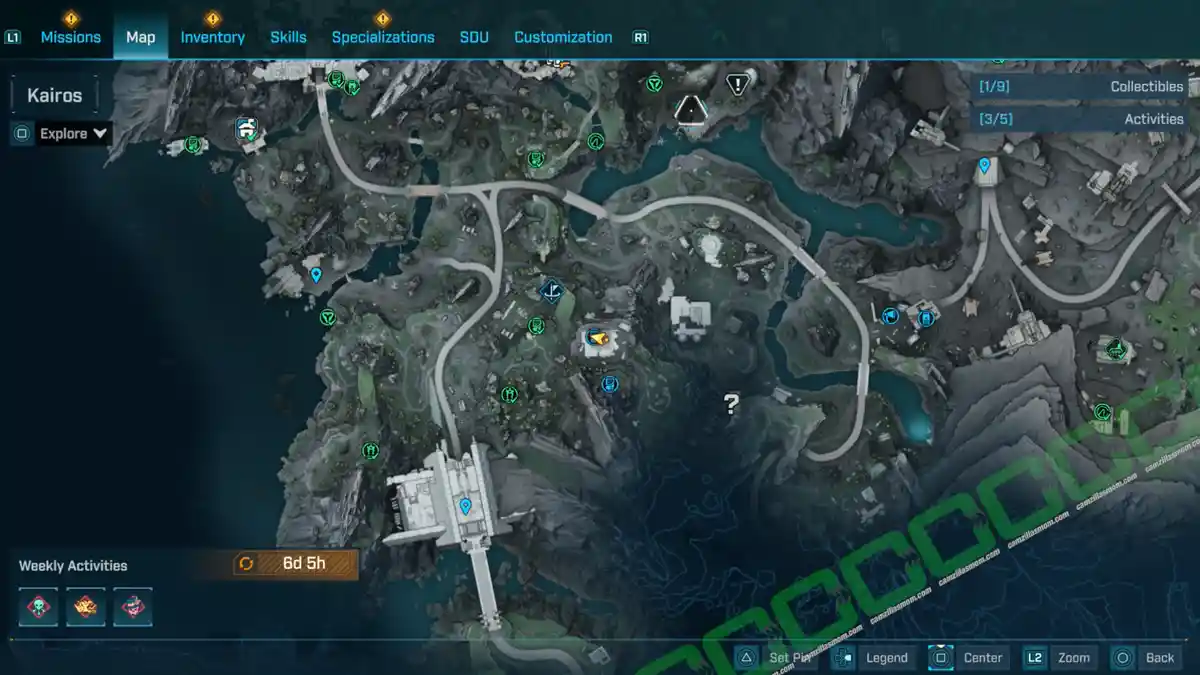
Task: Switch to the Inventory tab
Action: point(212,37)
